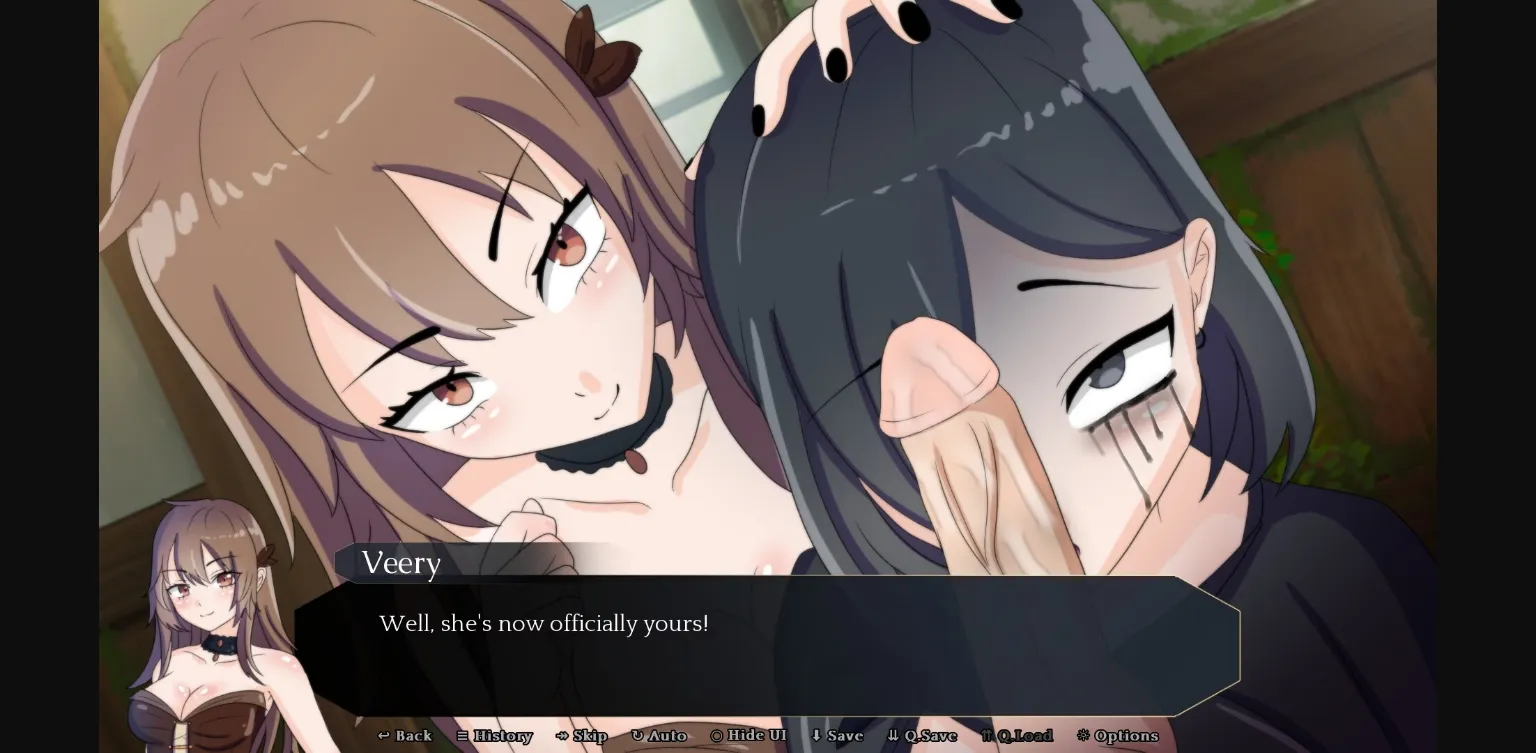Click the Veery nameplate above the dialogue

click(x=401, y=563)
